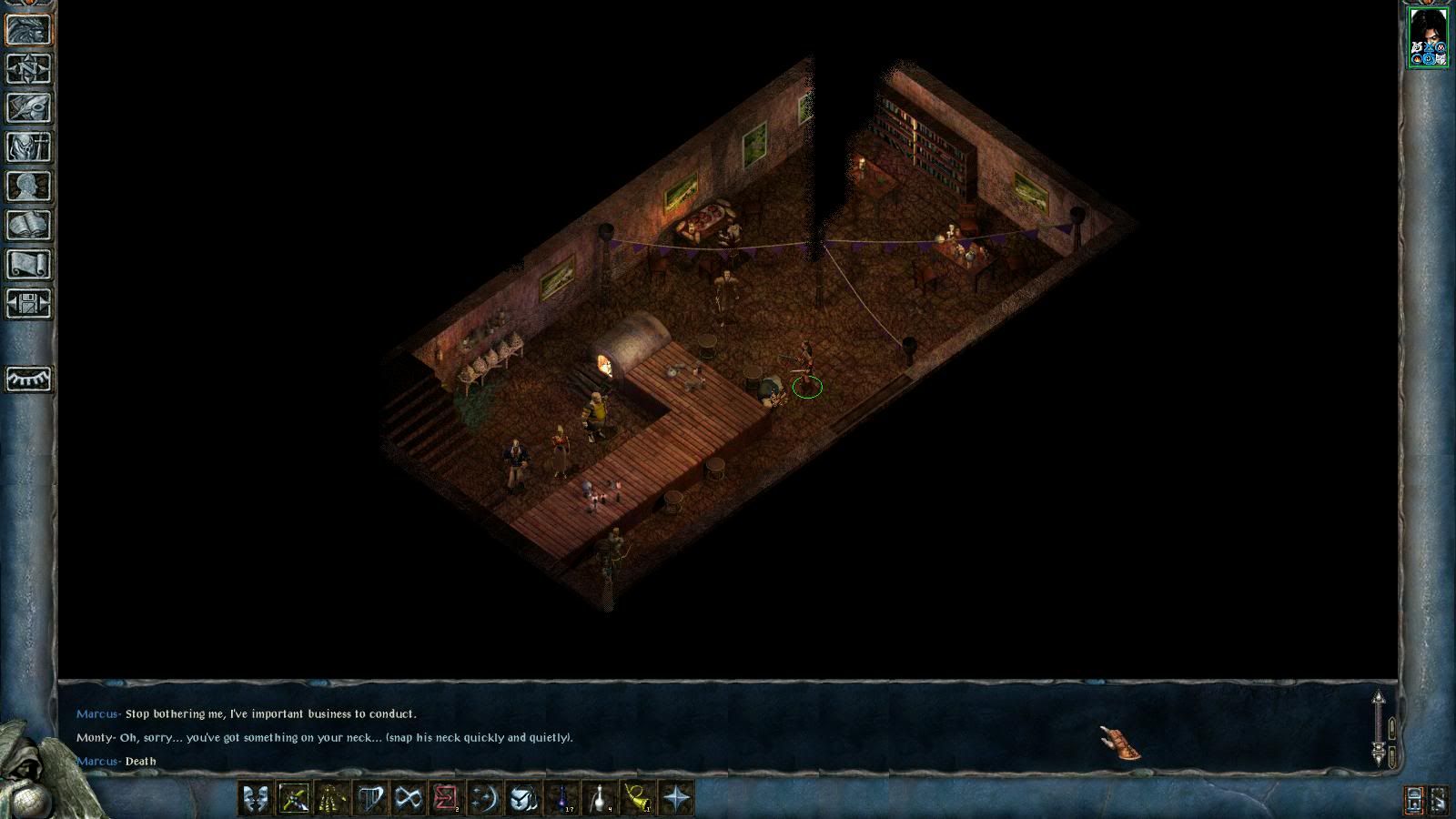Select the yellow striped weapon slot
Image resolution: width=1456 pixels, height=819 pixels.
(x=332, y=798)
